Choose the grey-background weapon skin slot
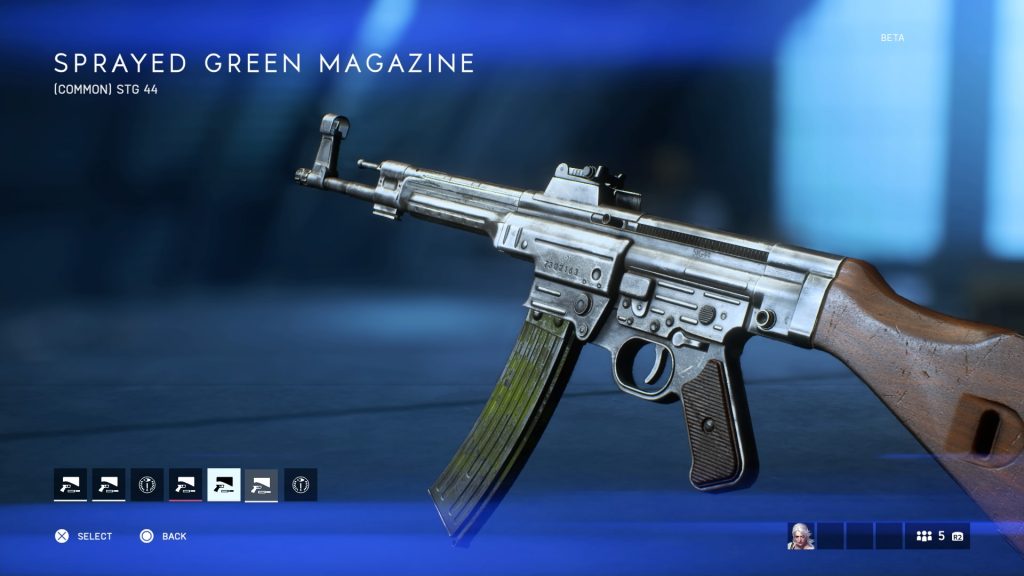This screenshot has height=576, width=1024. coord(262,485)
